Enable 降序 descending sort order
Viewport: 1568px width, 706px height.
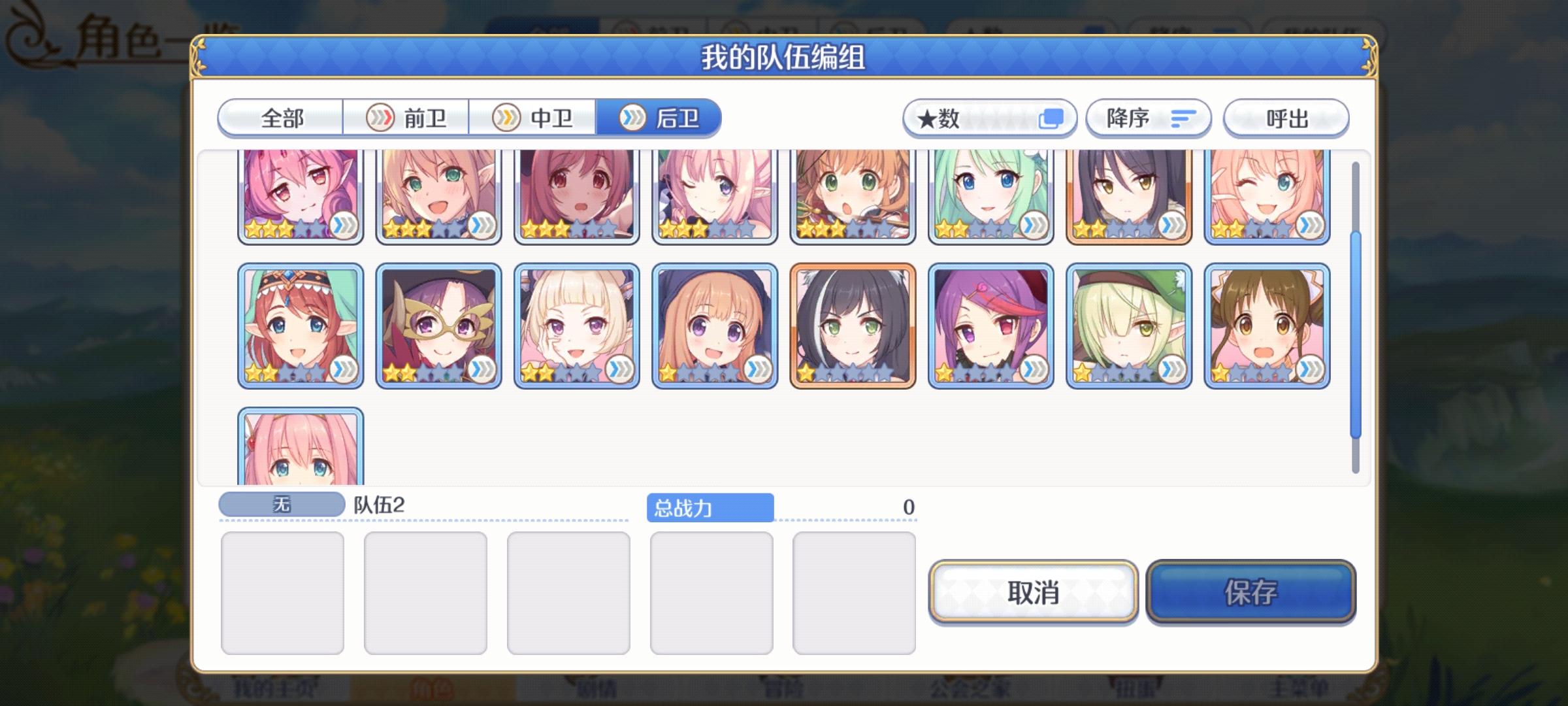coord(1147,118)
